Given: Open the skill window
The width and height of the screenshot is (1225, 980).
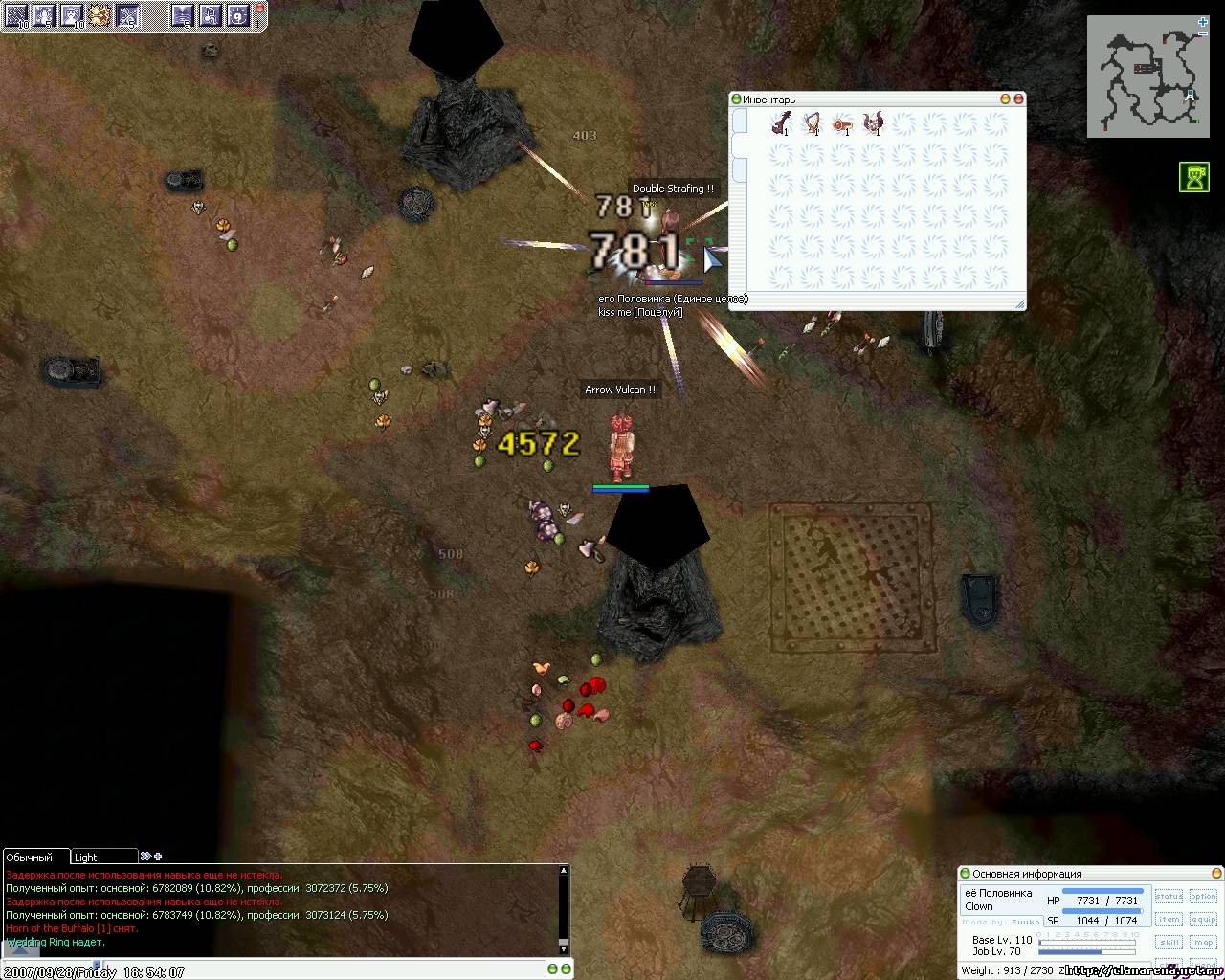Looking at the screenshot, I should (1169, 943).
